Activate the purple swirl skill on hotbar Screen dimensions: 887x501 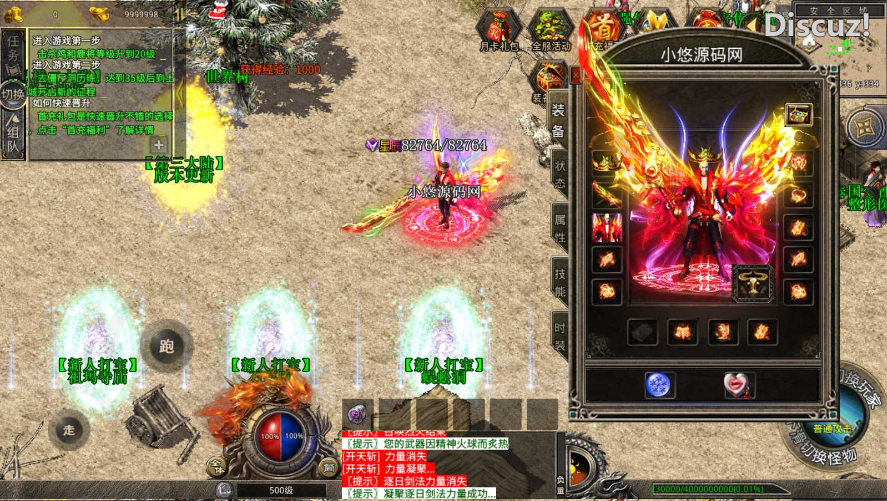pyautogui.click(x=359, y=413)
